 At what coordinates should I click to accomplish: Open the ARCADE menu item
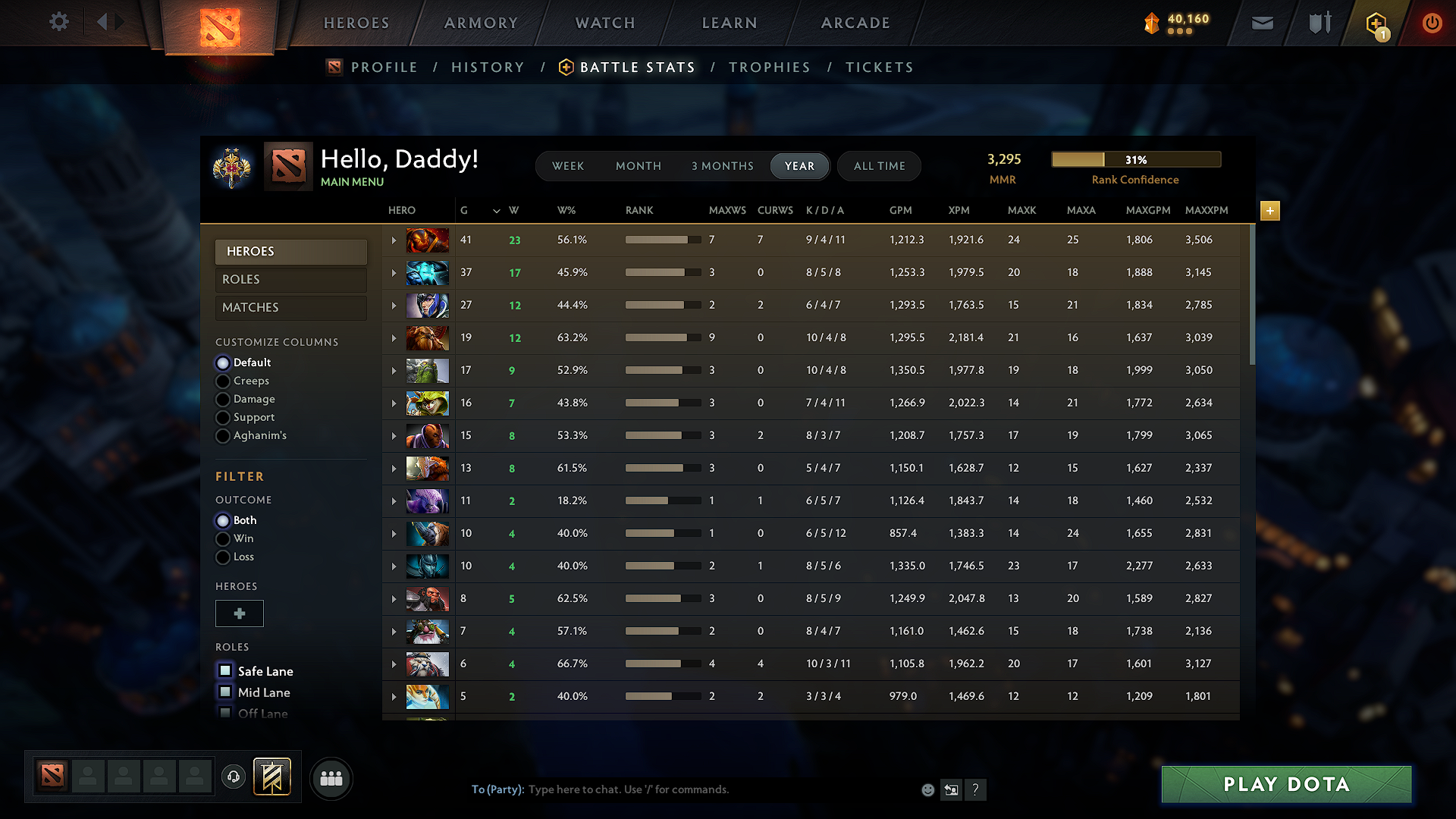point(855,23)
